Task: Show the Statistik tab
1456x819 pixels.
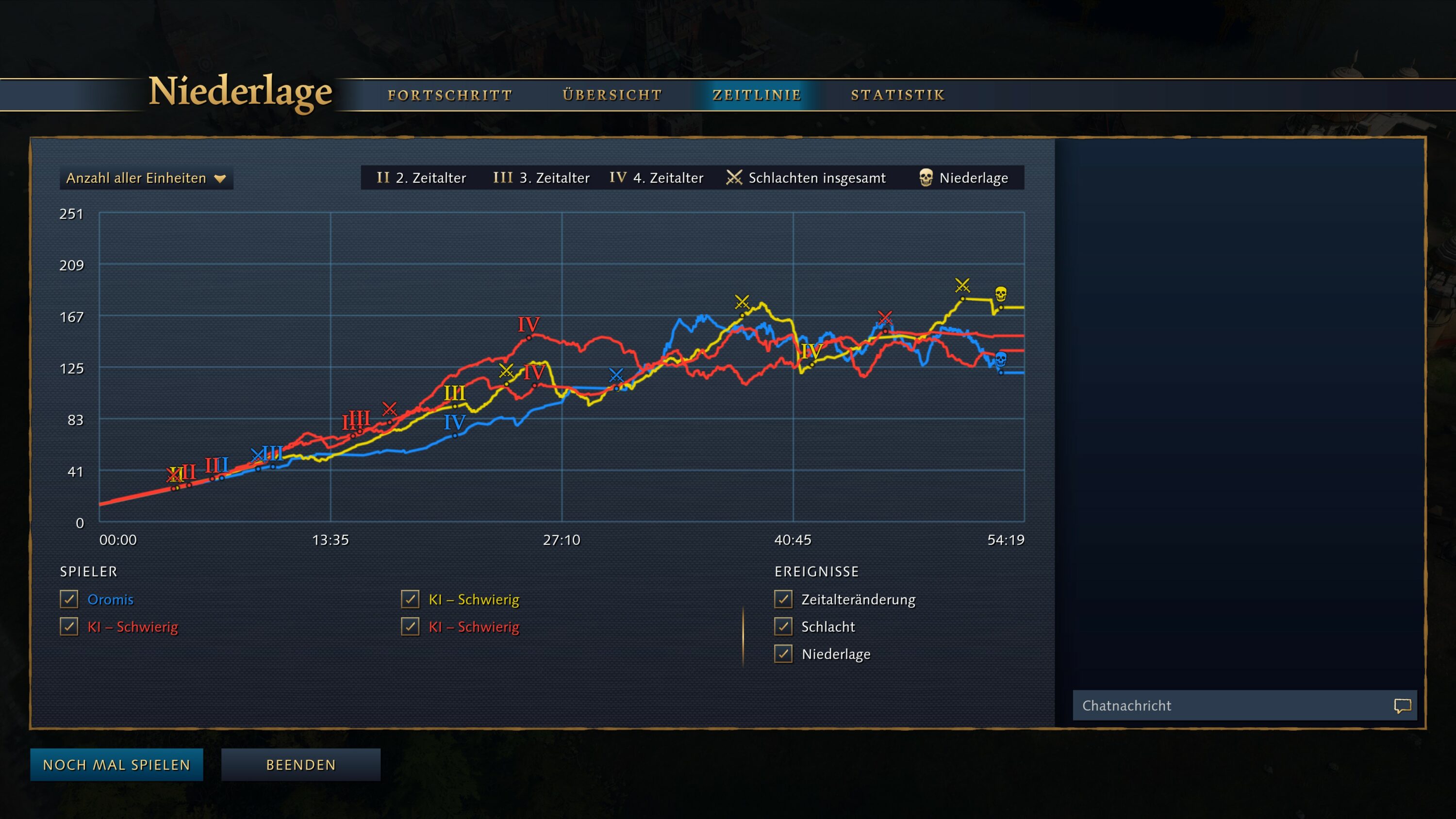Action: pos(897,95)
